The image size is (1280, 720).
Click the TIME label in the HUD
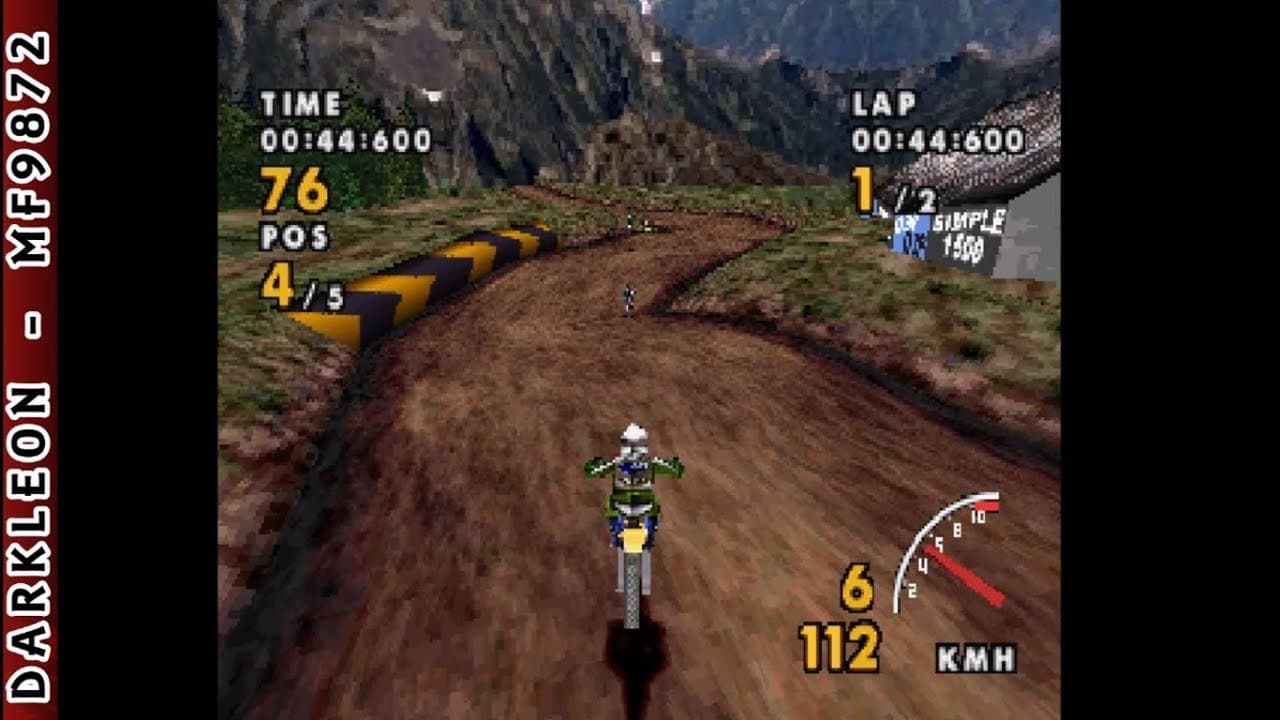(302, 101)
